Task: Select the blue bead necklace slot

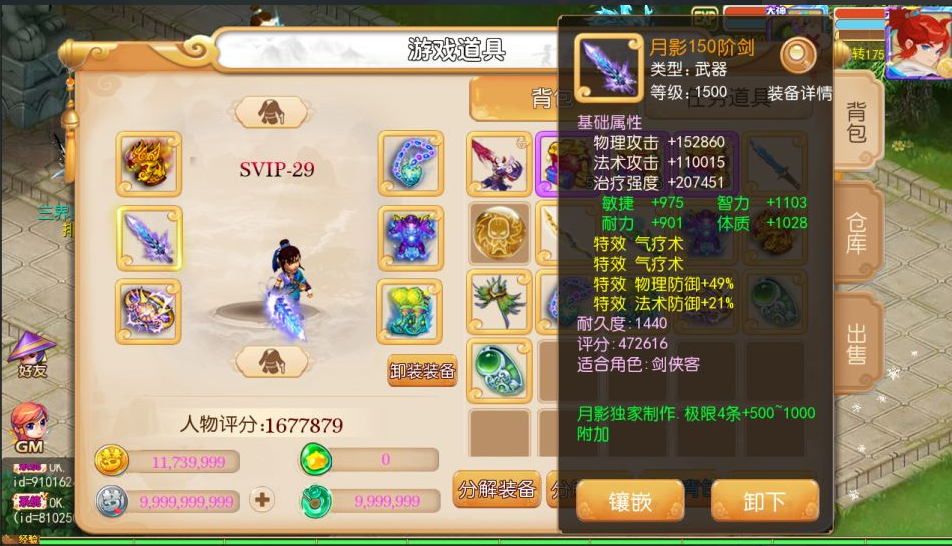Action: [x=410, y=164]
